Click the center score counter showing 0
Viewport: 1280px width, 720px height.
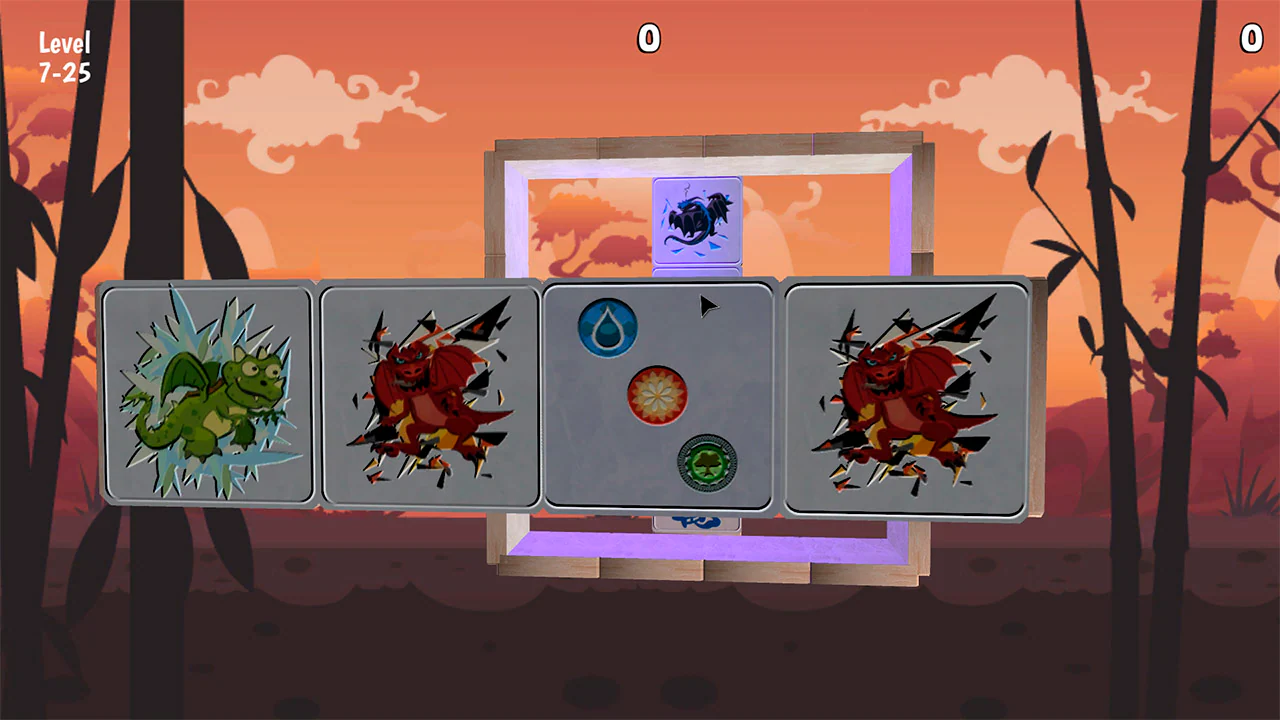647,40
